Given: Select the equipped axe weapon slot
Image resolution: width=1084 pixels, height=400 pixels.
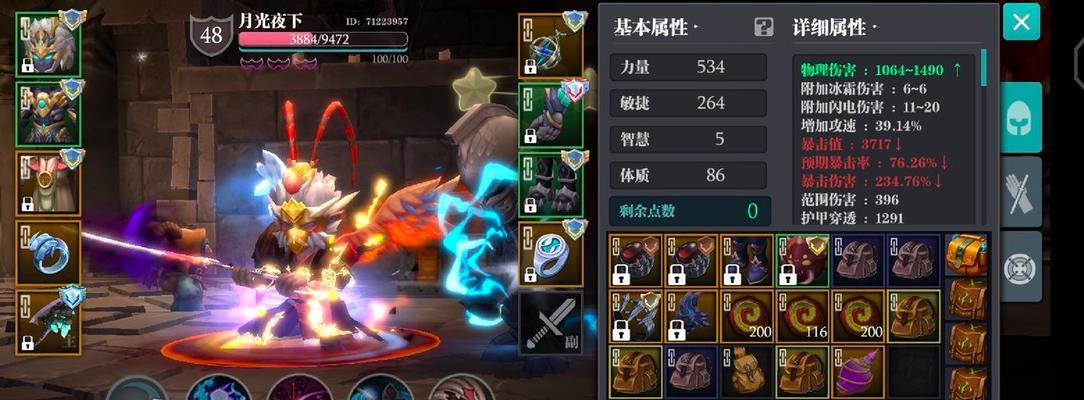Looking at the screenshot, I should (x=48, y=321).
